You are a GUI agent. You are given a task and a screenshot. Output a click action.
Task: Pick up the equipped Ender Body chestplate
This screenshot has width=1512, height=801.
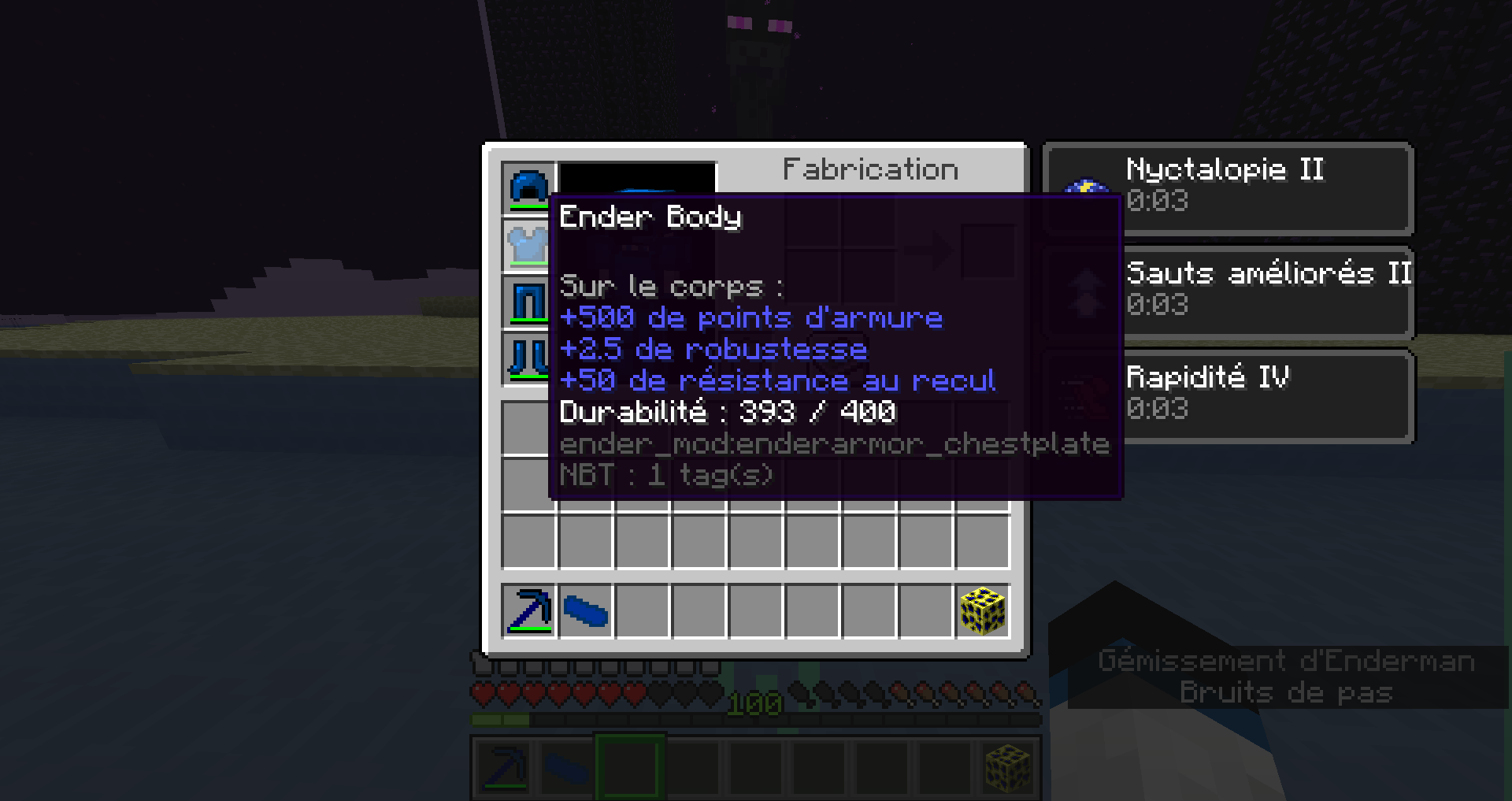pyautogui.click(x=529, y=244)
